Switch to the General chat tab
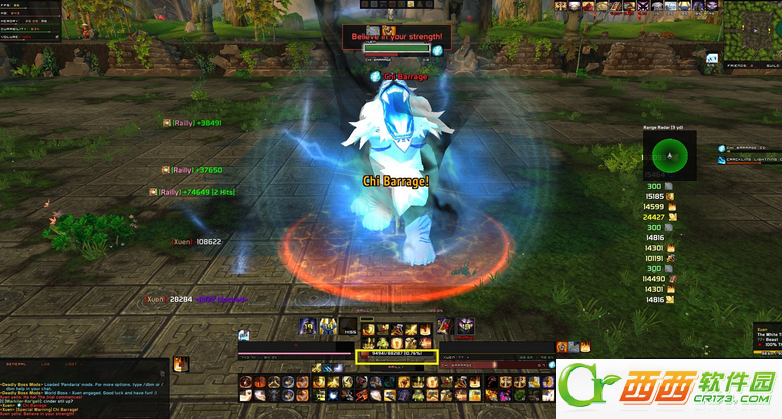 tap(16, 366)
